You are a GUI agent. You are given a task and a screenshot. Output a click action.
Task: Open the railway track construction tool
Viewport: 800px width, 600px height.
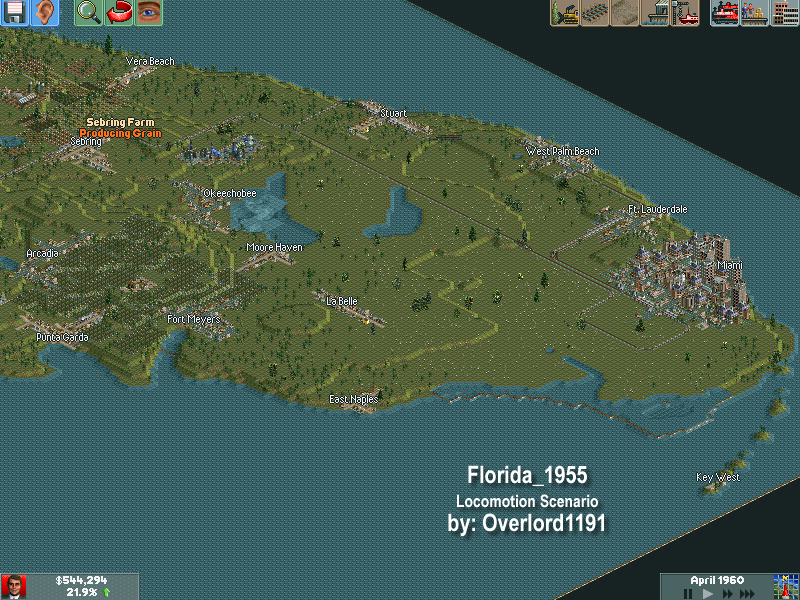[595, 13]
